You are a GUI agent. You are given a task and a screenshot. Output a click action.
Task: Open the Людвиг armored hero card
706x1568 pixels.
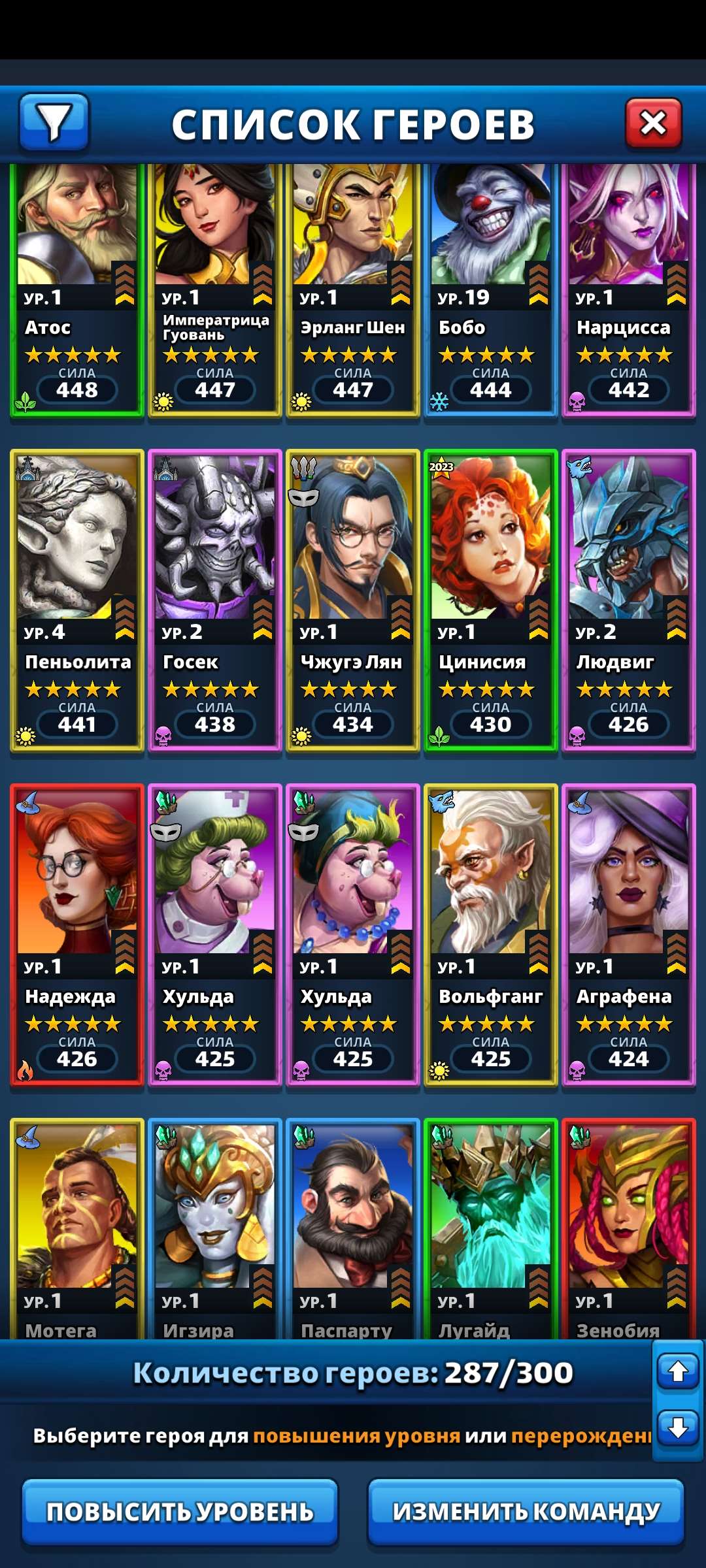tap(629, 600)
